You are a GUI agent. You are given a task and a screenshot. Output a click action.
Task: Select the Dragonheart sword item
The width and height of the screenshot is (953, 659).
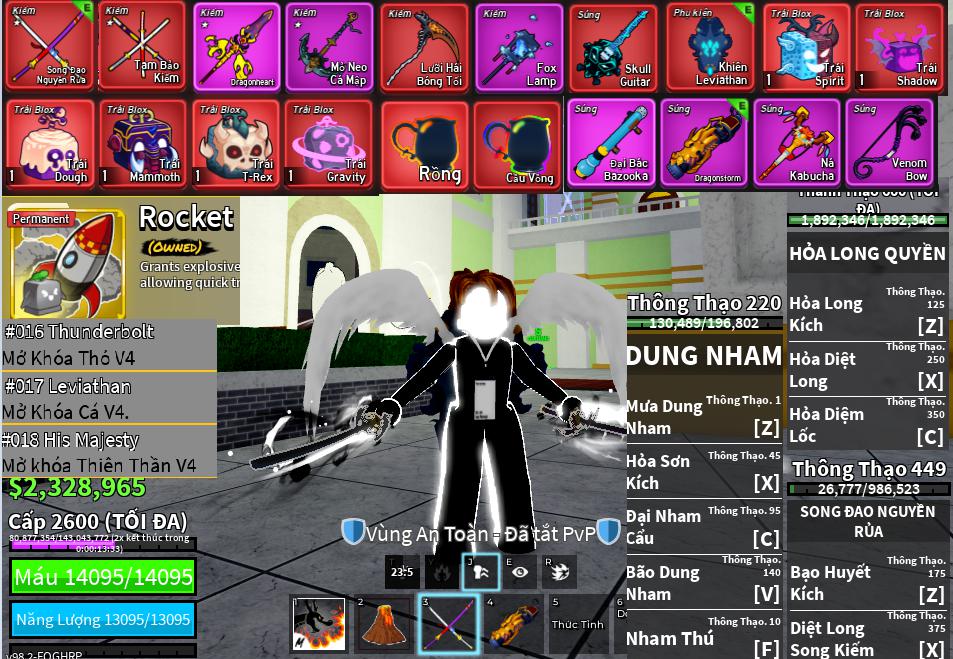[236, 47]
